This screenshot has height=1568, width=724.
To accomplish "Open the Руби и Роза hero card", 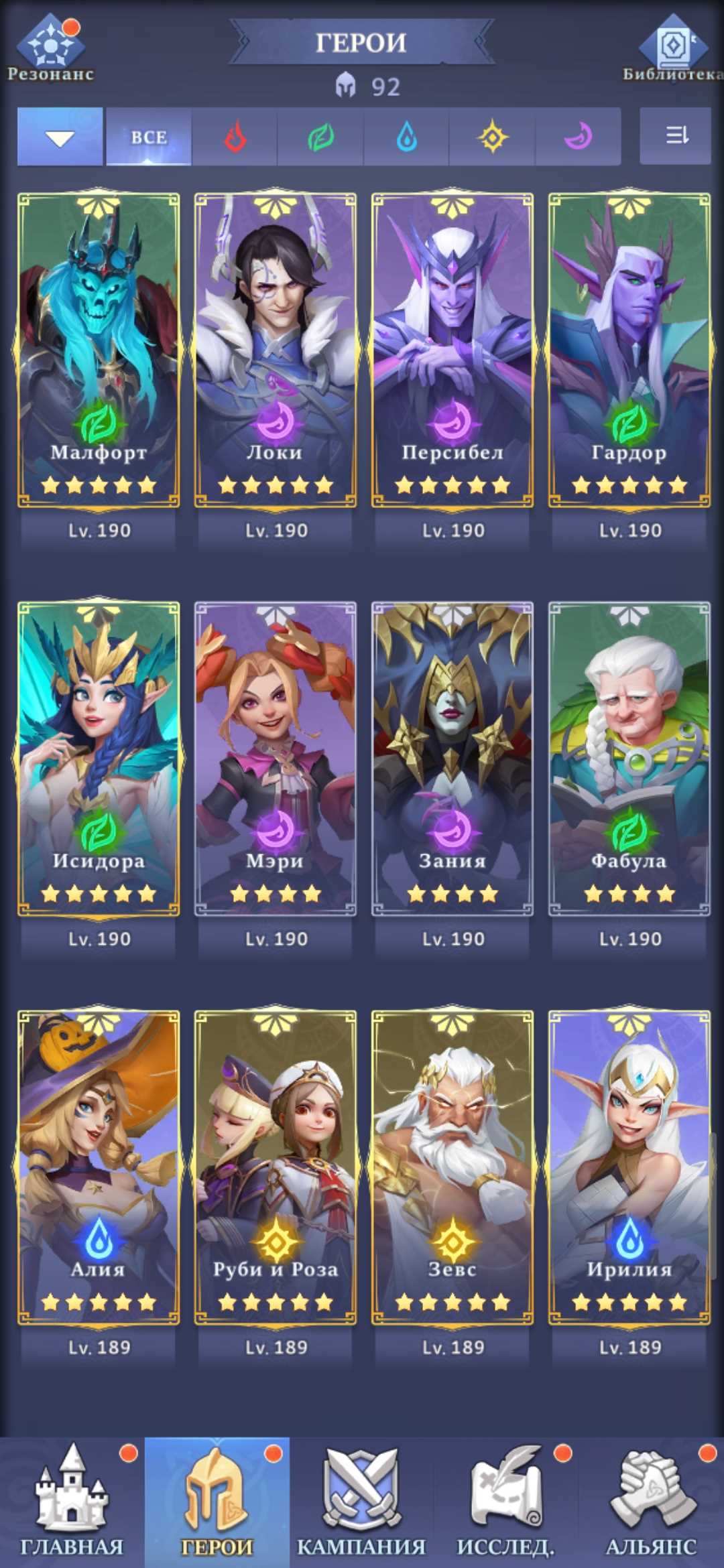I will pos(276,1167).
